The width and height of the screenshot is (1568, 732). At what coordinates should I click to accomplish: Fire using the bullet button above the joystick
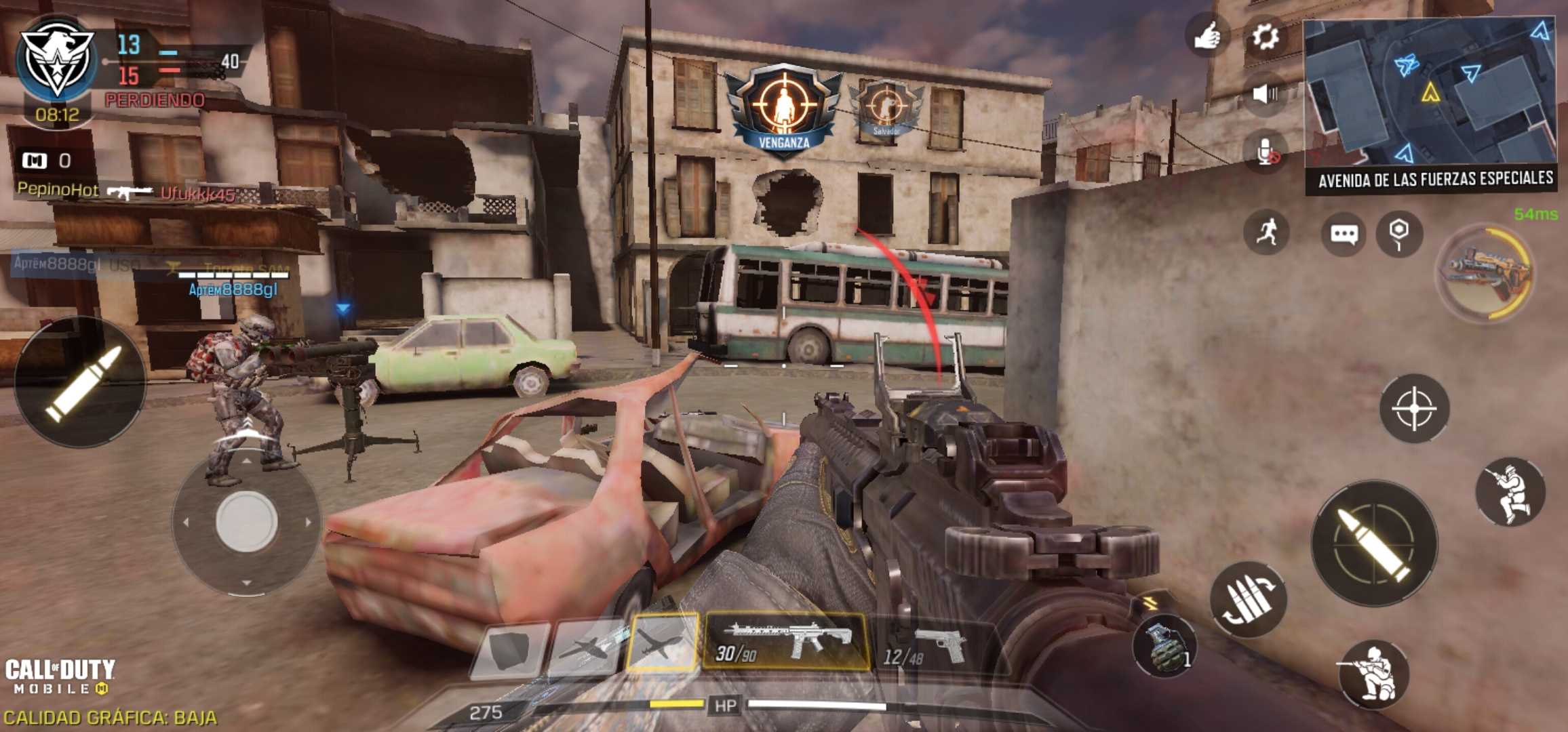tap(81, 382)
